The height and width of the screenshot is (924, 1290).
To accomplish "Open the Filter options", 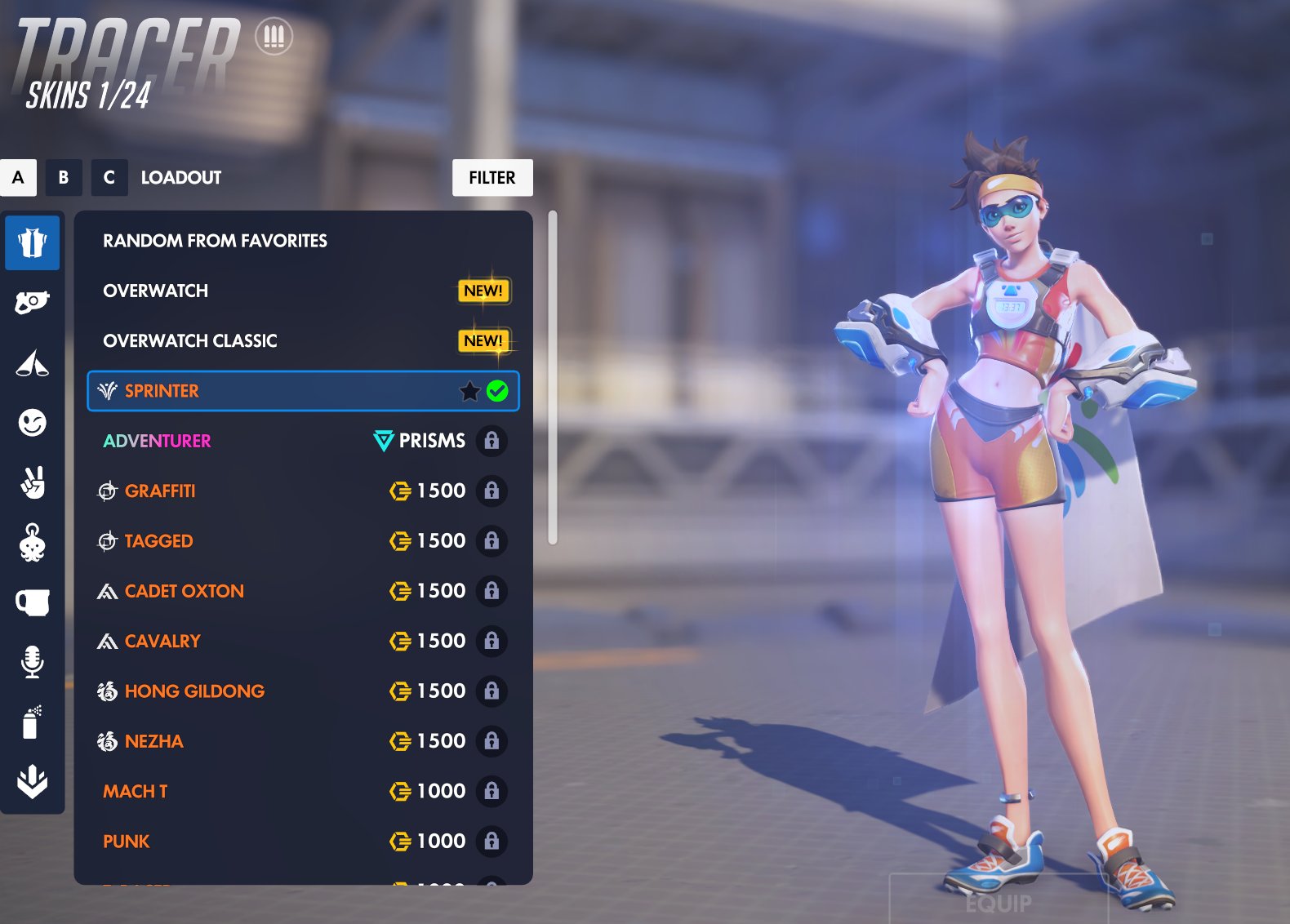I will (x=492, y=178).
